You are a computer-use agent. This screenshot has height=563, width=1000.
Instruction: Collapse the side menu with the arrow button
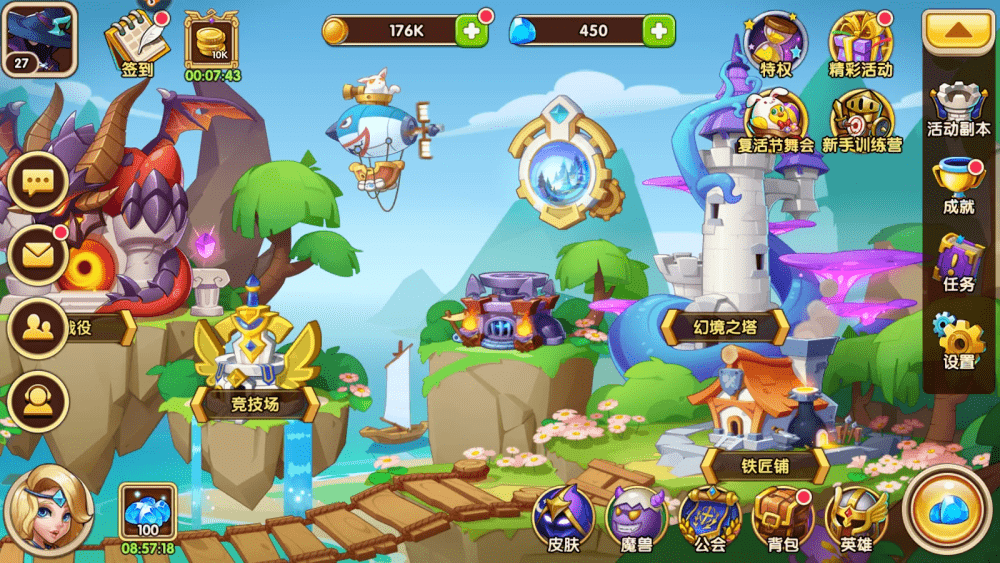coord(958,31)
